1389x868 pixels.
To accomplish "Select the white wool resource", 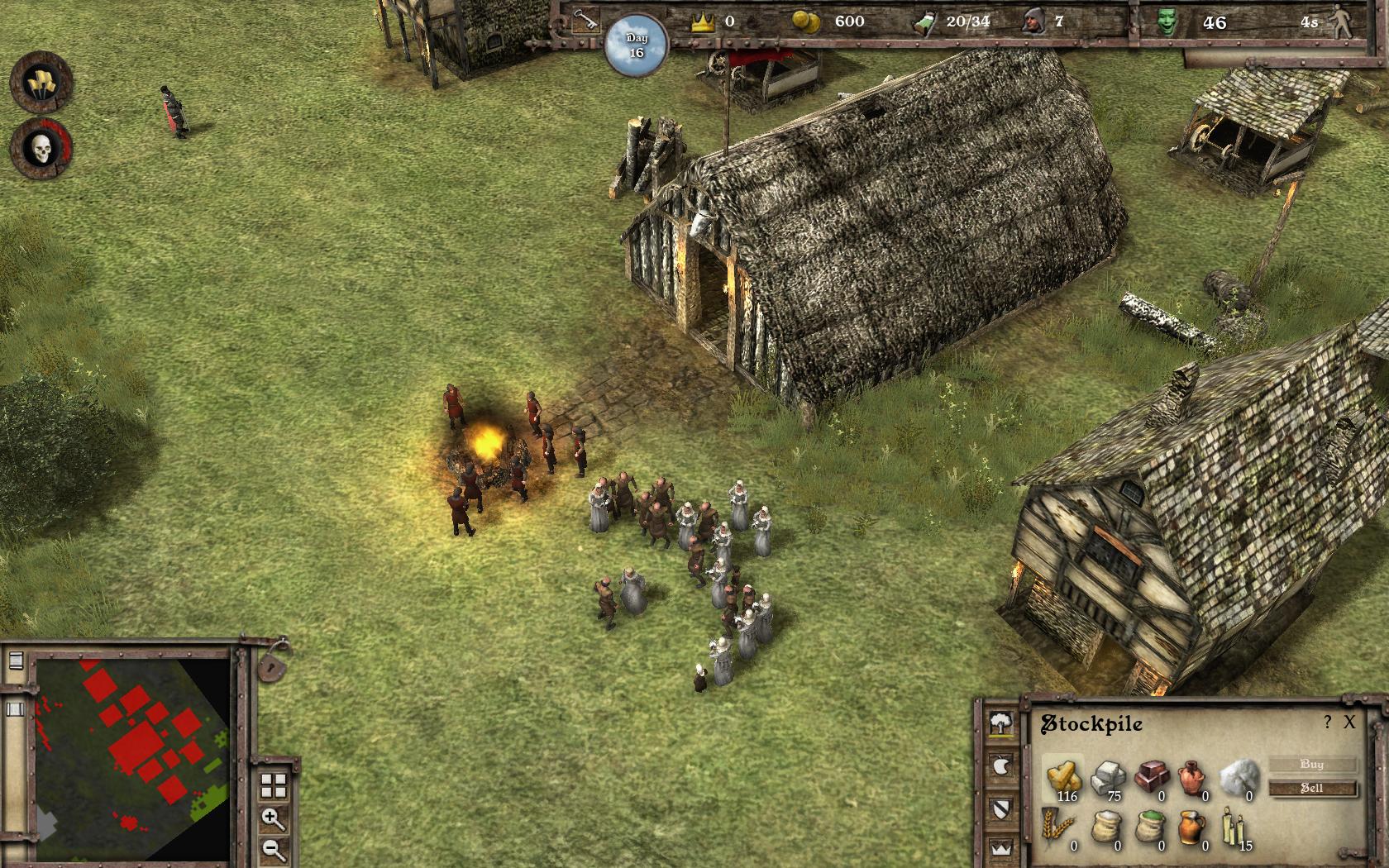I will [1239, 777].
